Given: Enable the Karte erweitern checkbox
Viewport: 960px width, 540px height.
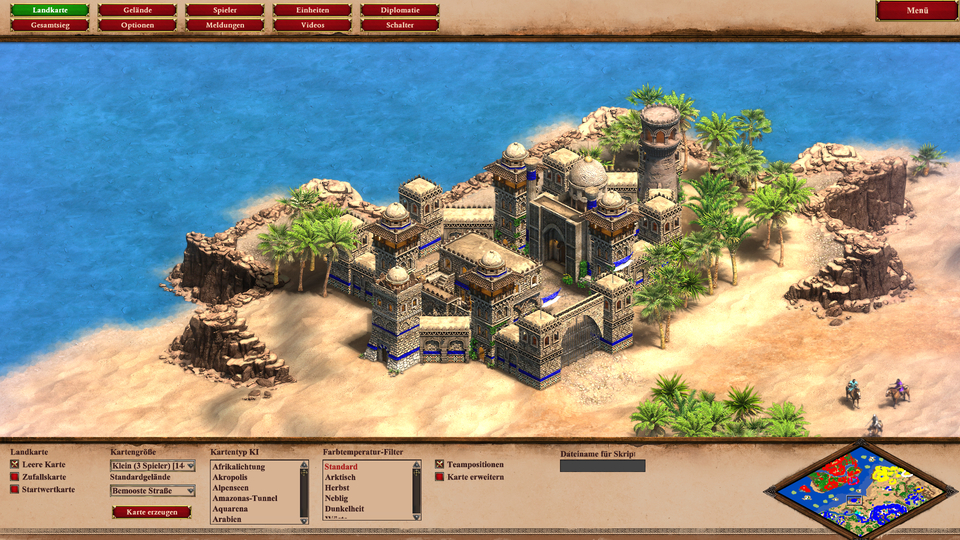Looking at the screenshot, I should (440, 477).
